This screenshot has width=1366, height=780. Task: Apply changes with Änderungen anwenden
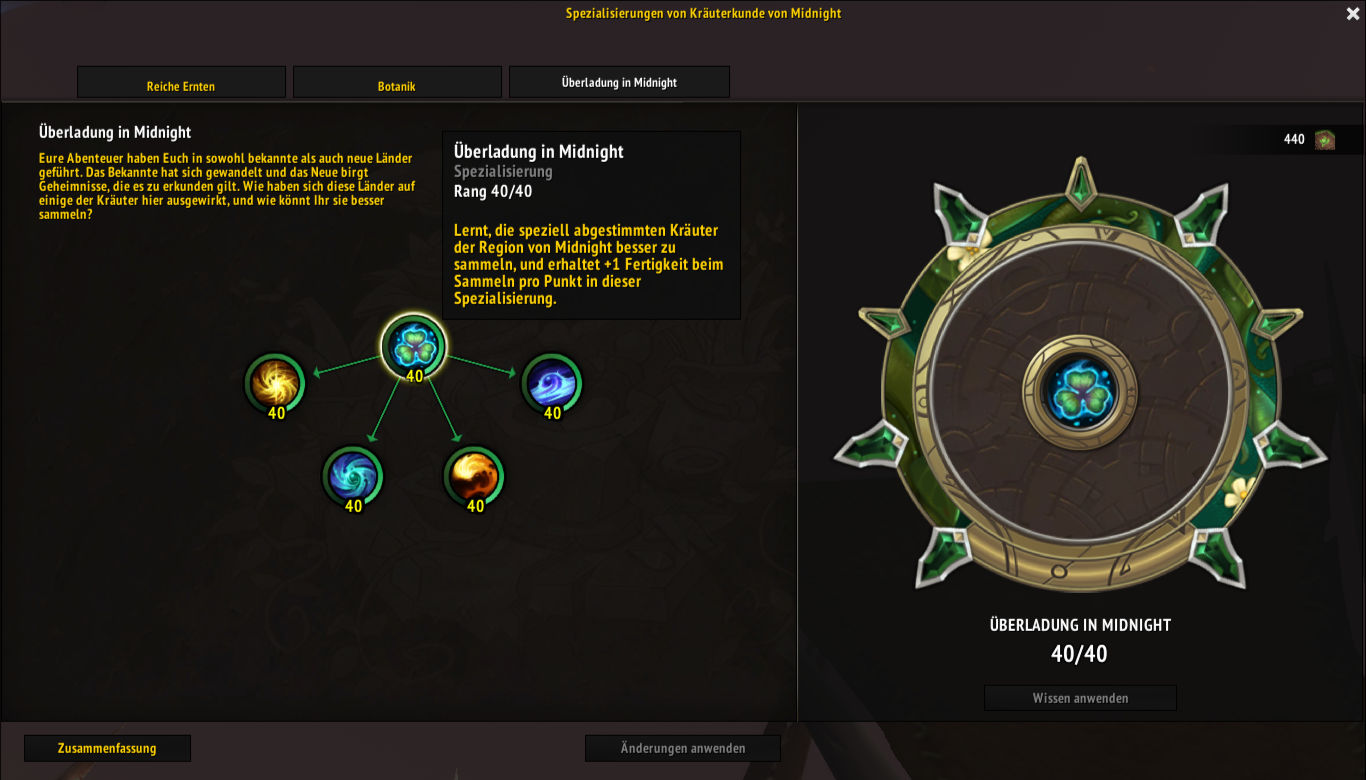tap(682, 748)
